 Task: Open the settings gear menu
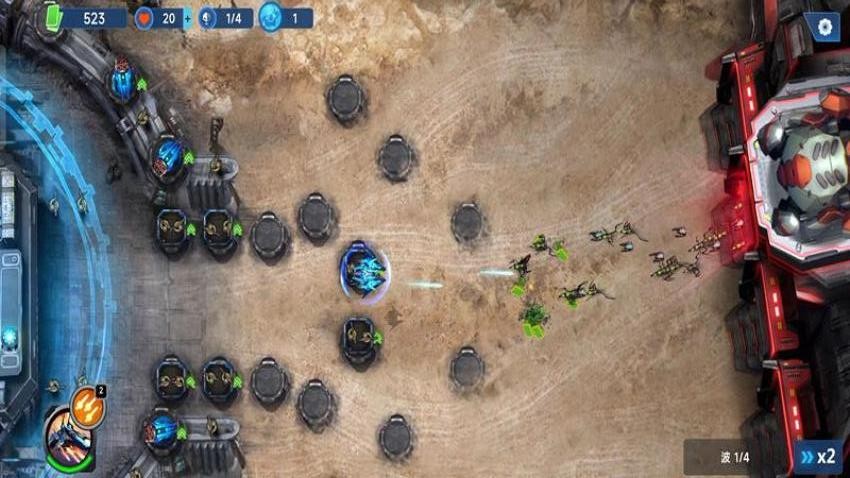coord(823,27)
